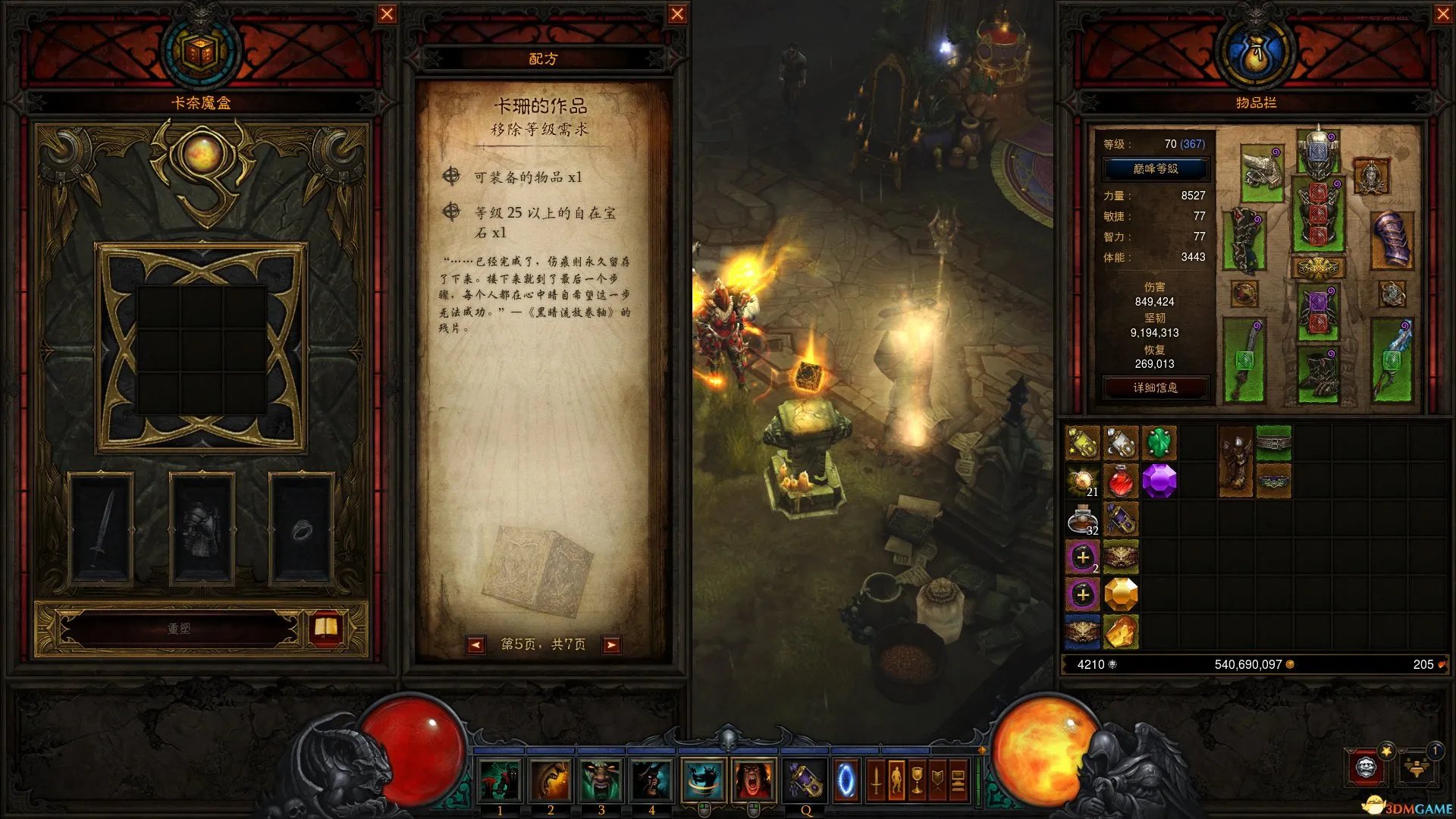Select the ring power slot in the cube
The width and height of the screenshot is (1456, 819).
coord(301,529)
